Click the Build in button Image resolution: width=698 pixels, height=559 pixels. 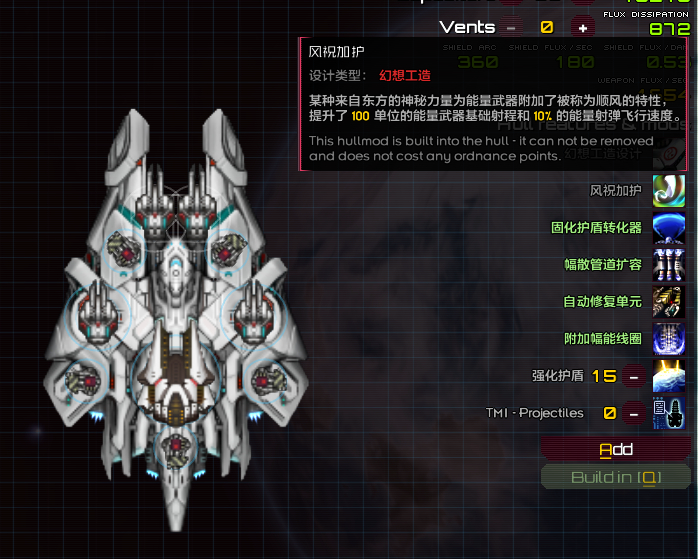point(615,477)
